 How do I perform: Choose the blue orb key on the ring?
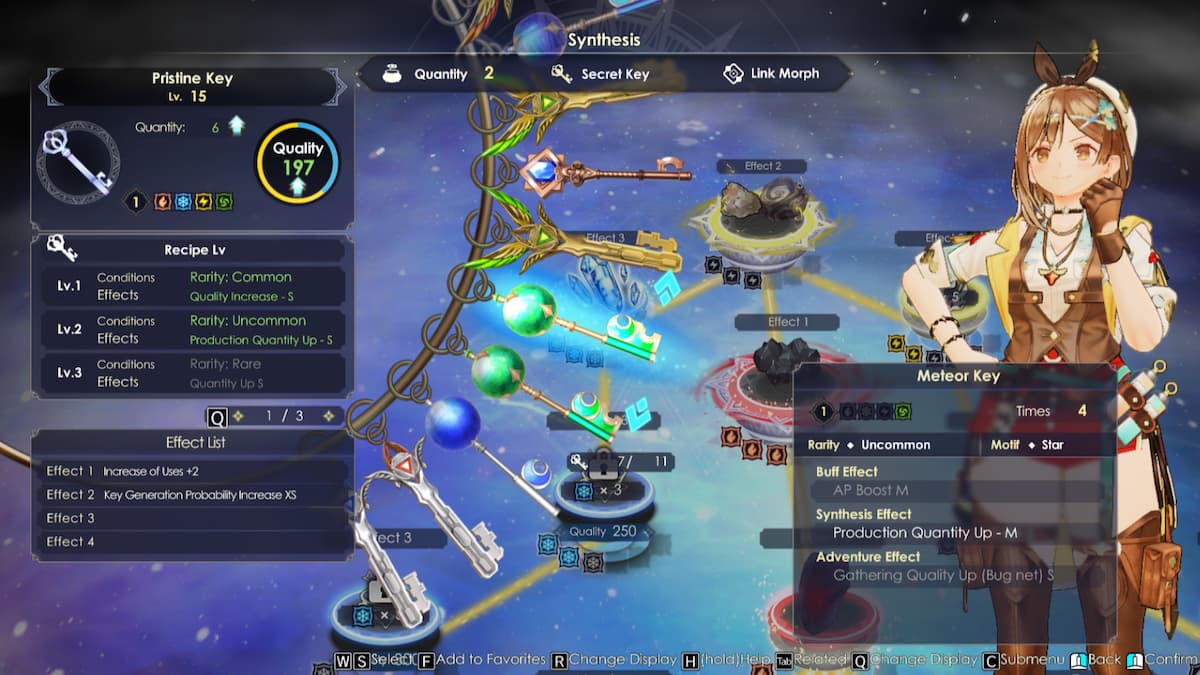click(x=492, y=441)
